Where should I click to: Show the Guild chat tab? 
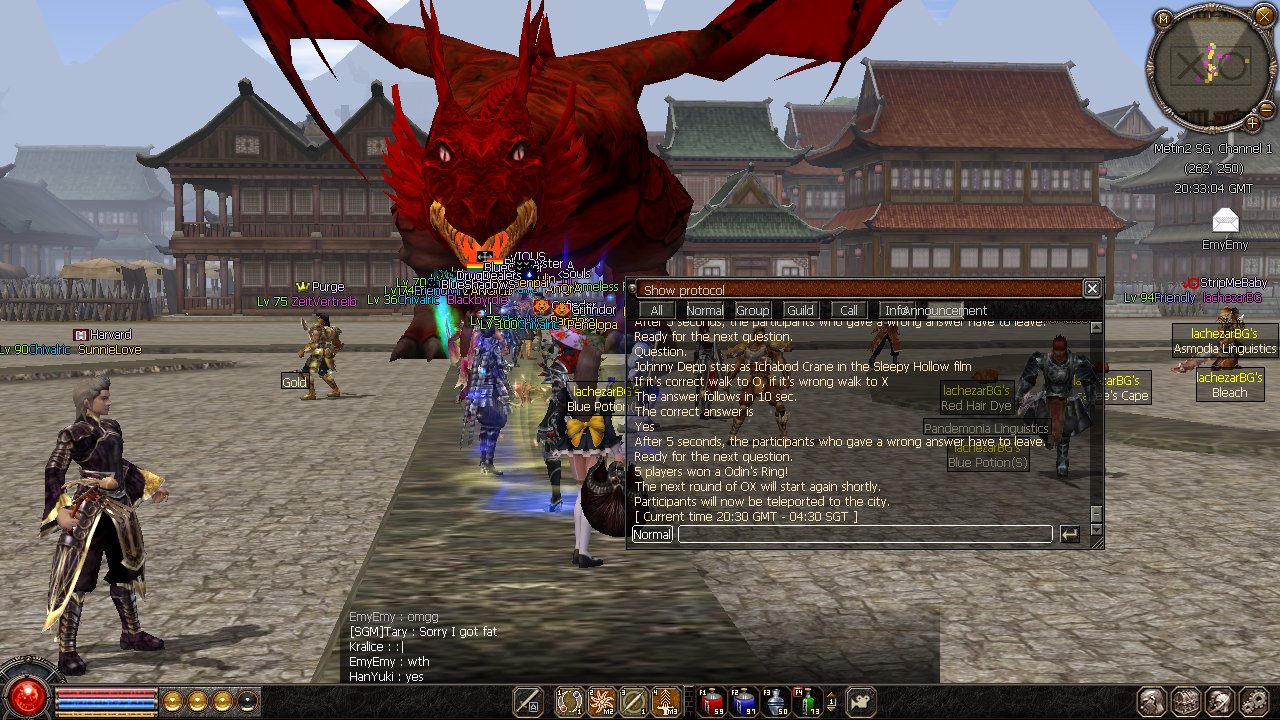click(x=800, y=311)
